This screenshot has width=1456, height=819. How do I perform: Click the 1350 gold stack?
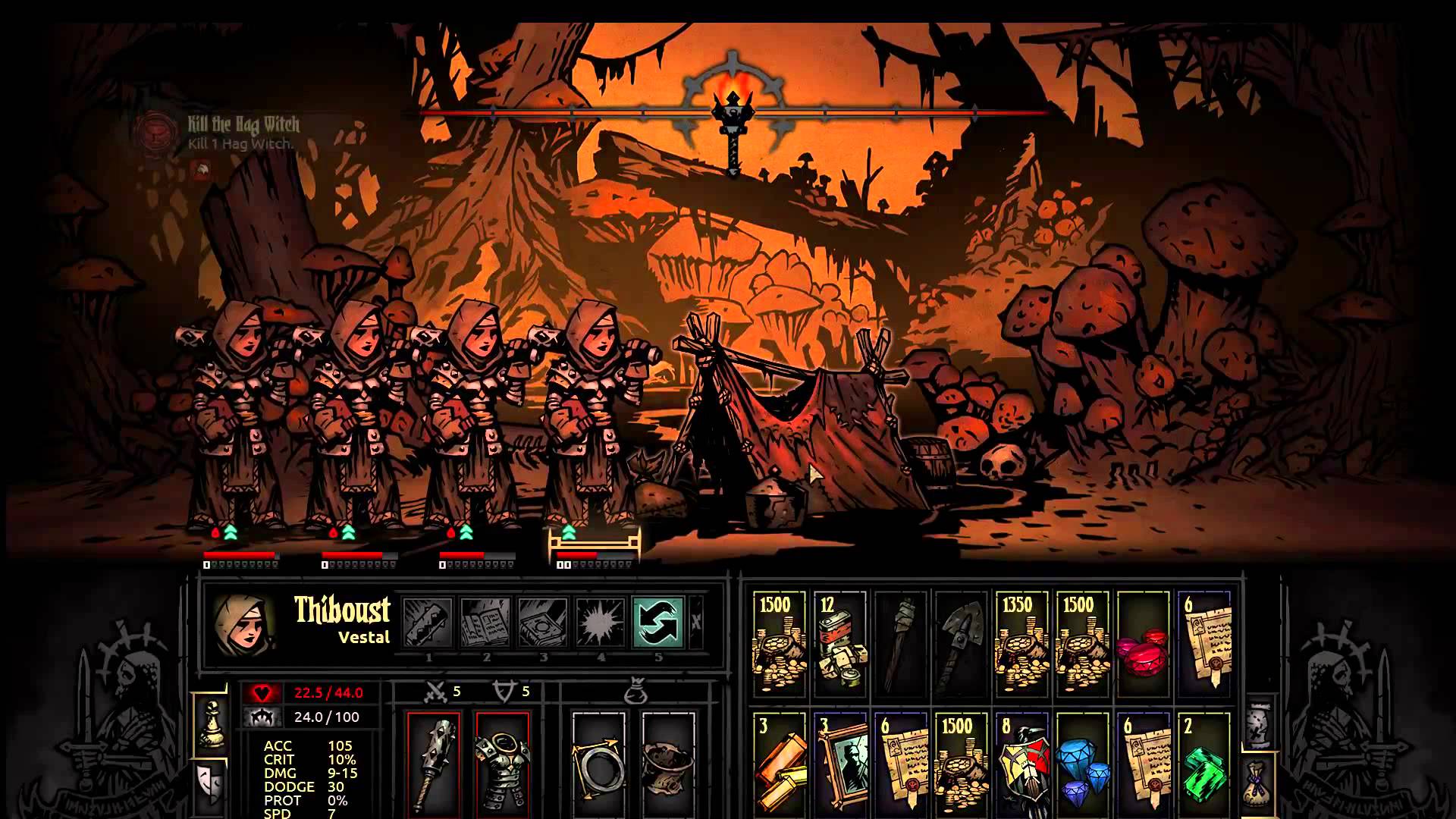coord(1022,645)
